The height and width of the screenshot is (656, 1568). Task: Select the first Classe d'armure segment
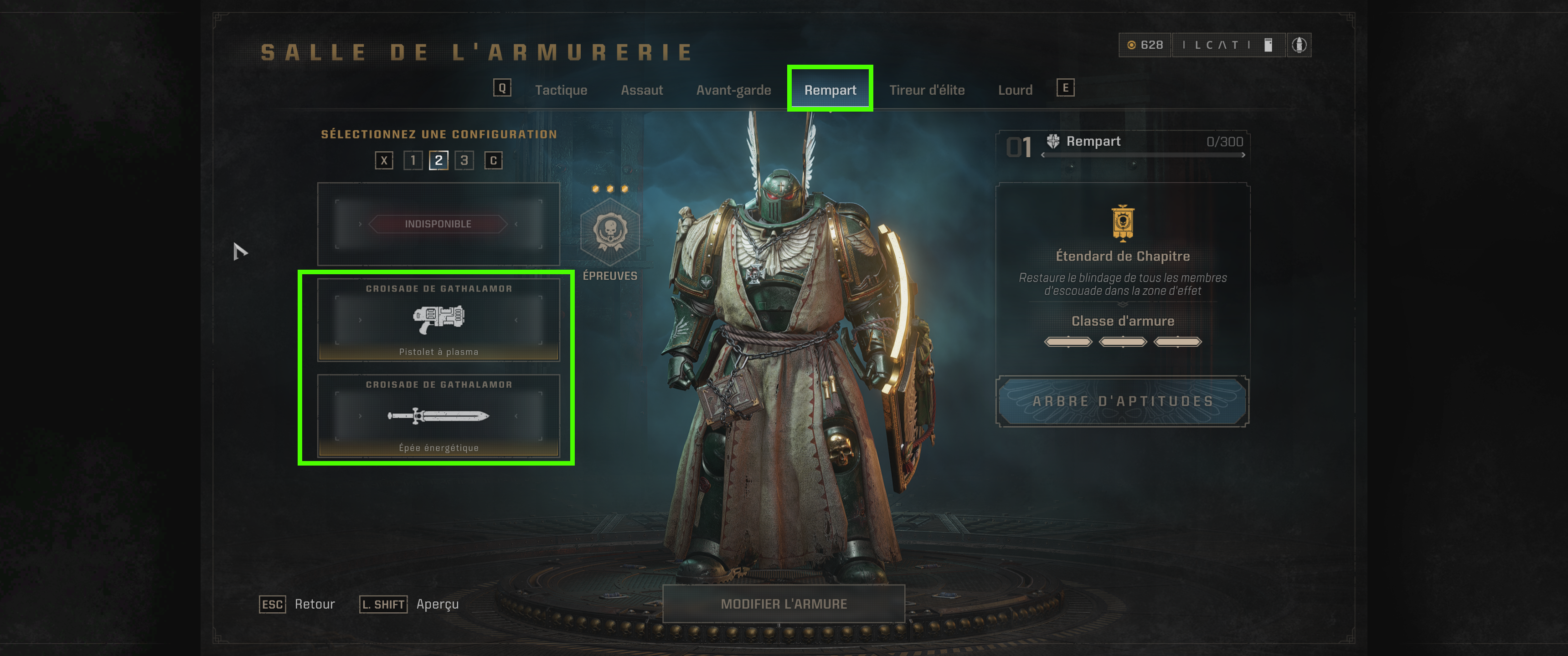coord(1068,341)
